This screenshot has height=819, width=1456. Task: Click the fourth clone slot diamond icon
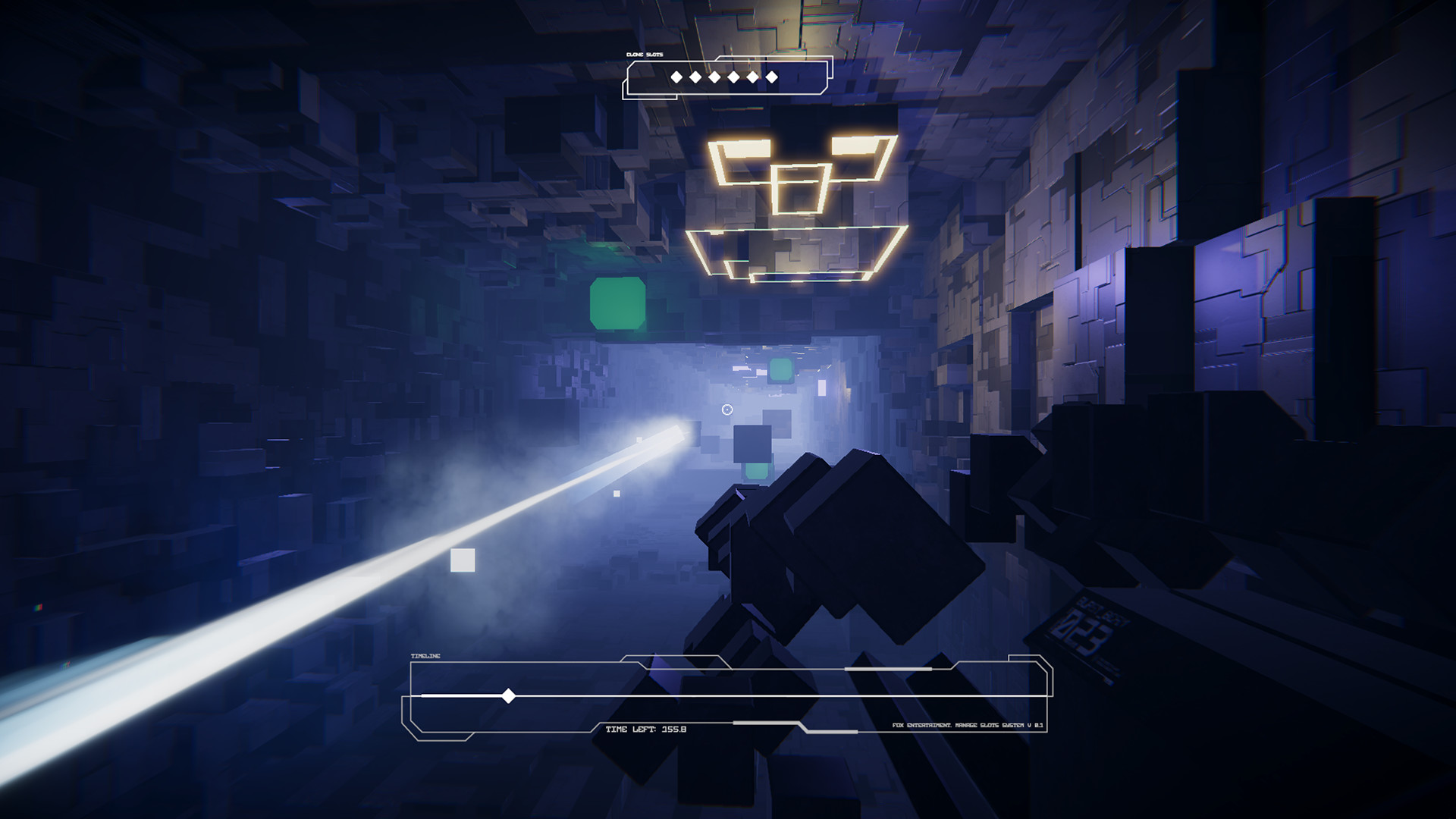733,77
